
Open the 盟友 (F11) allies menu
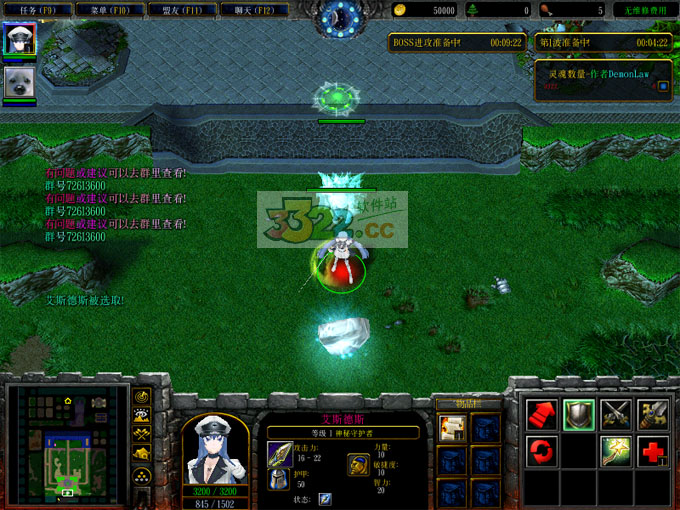click(180, 10)
